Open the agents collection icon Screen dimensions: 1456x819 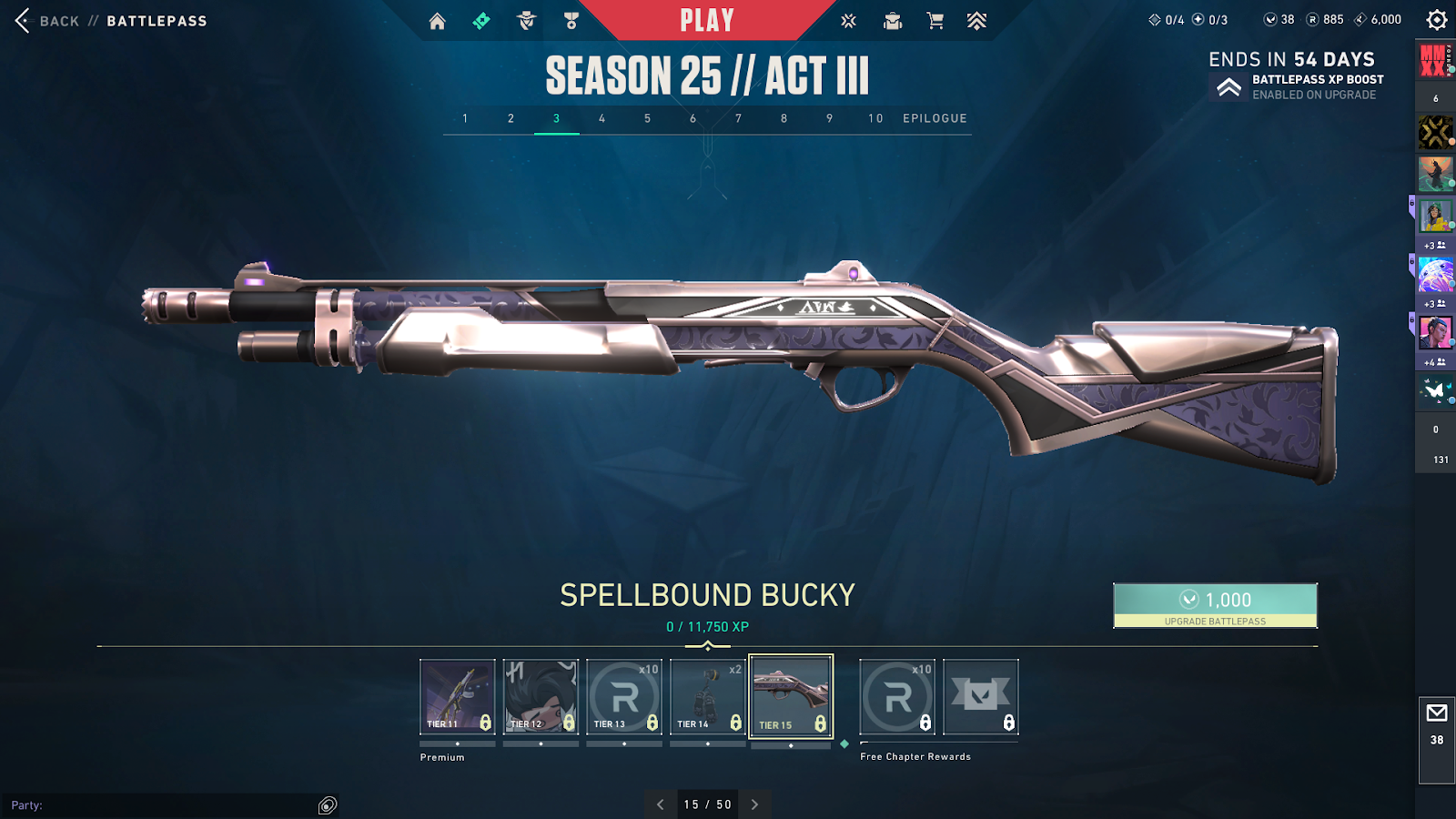tap(527, 21)
